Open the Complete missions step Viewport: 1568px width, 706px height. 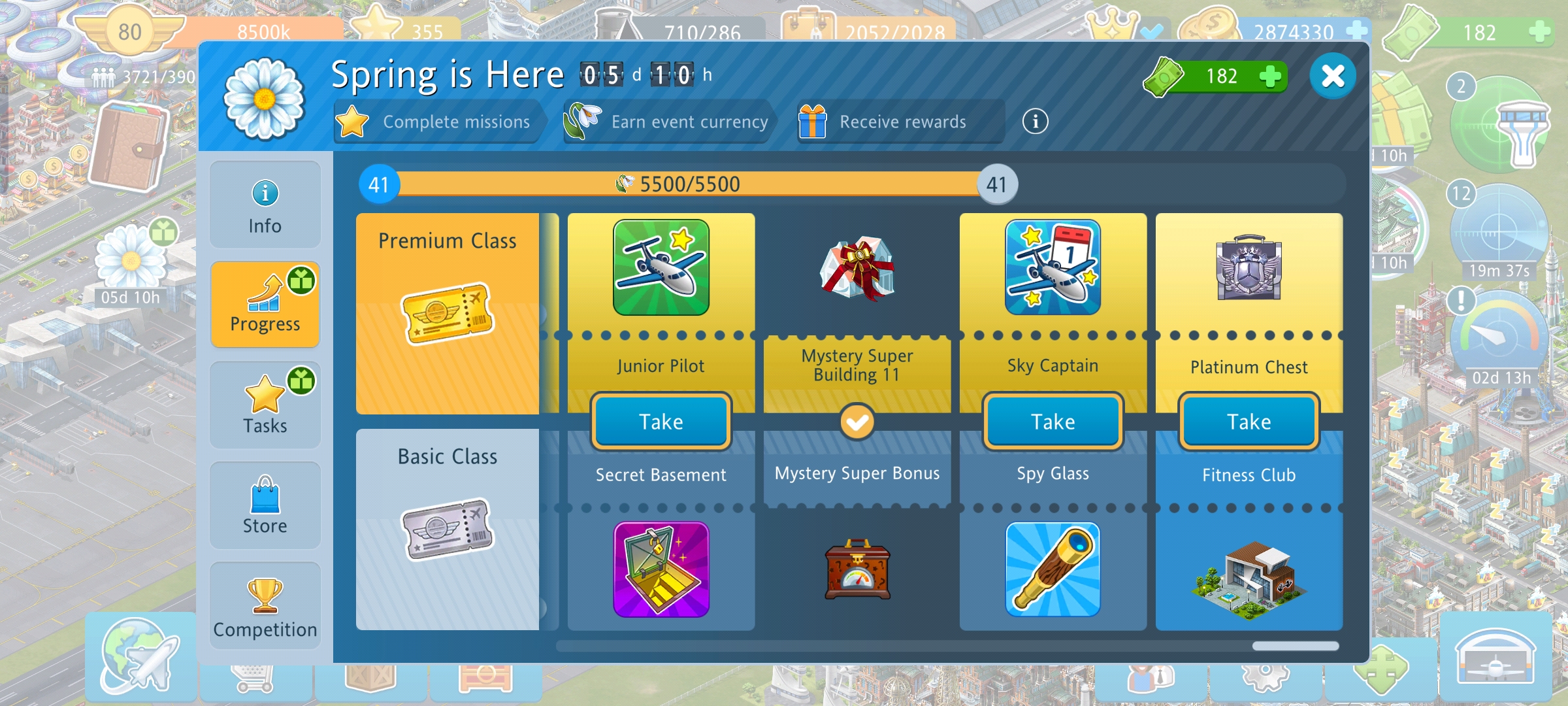438,122
